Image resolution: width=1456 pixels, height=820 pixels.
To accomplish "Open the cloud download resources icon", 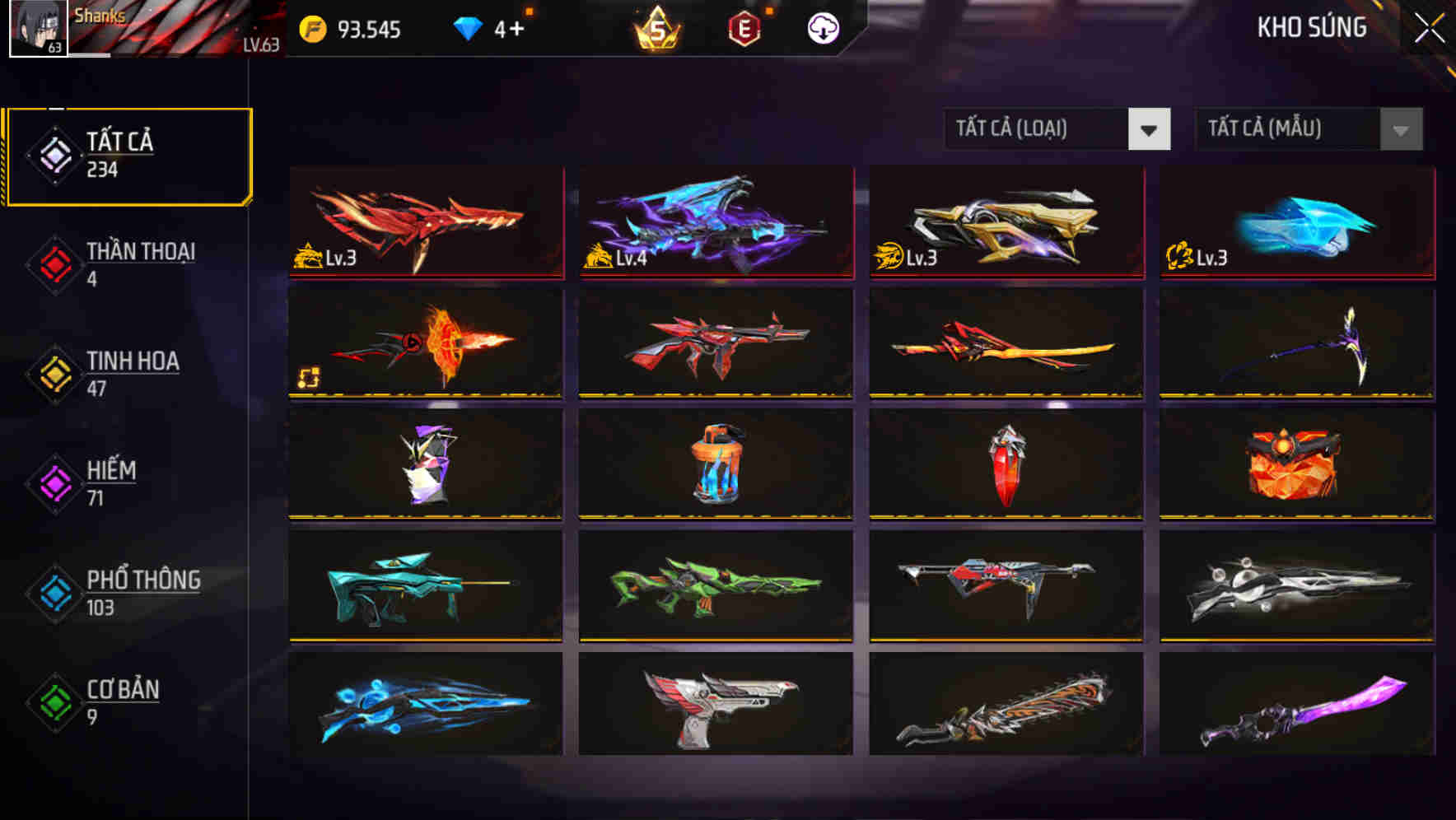I will pyautogui.click(x=823, y=28).
